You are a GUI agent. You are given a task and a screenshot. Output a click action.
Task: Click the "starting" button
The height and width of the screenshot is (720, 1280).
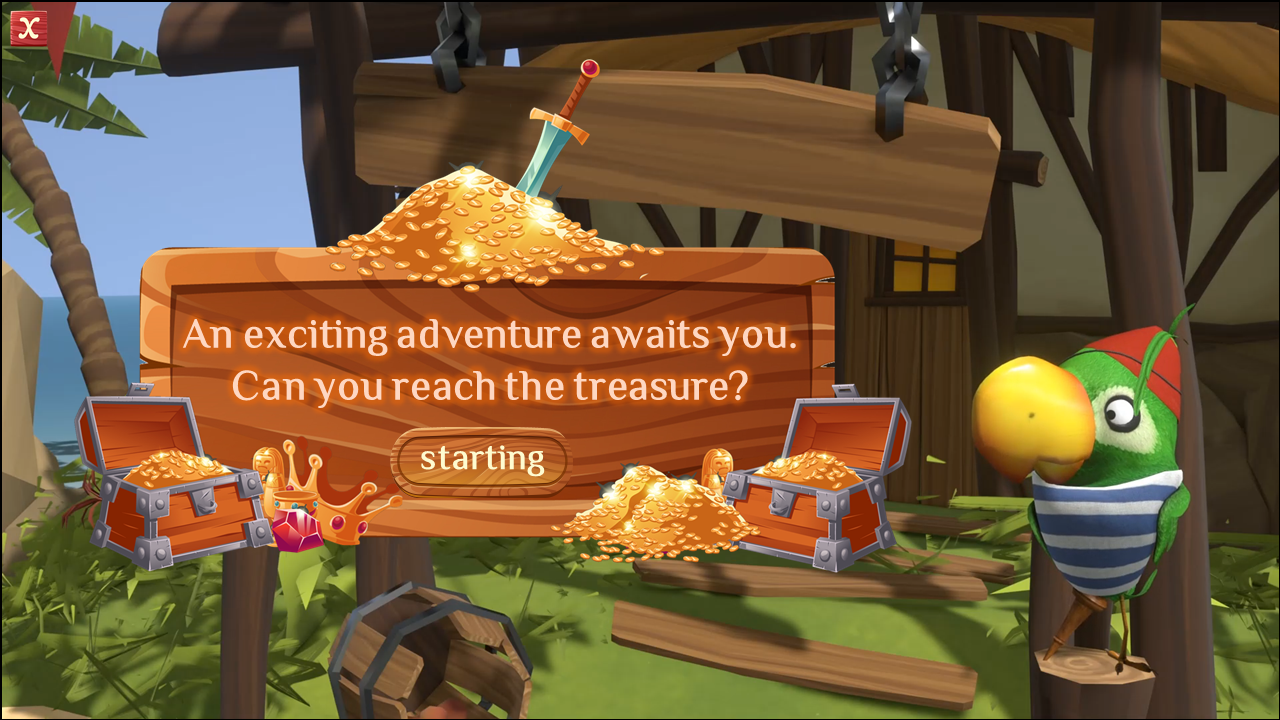pyautogui.click(x=481, y=460)
